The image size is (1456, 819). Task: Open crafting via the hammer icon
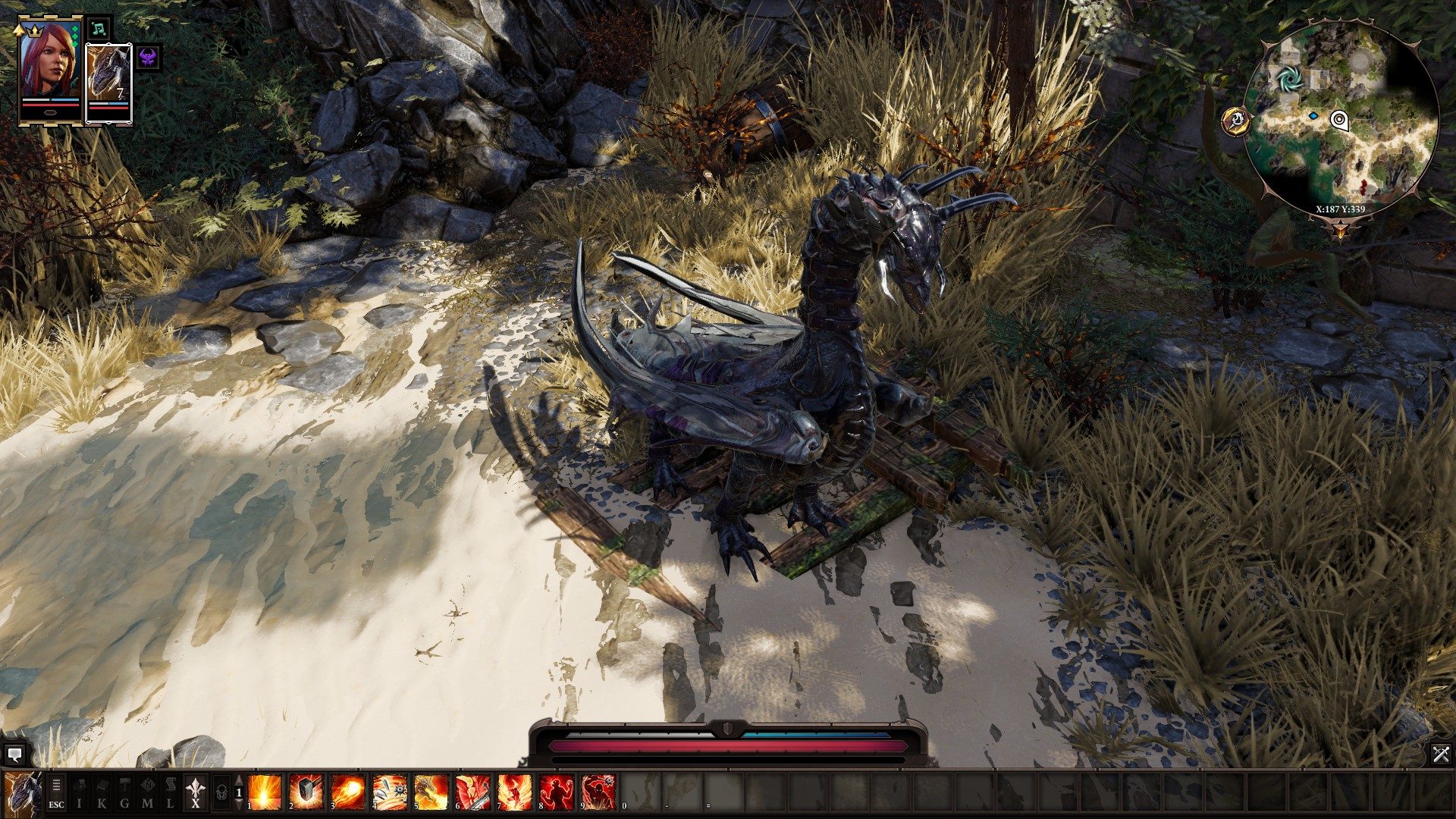[126, 793]
